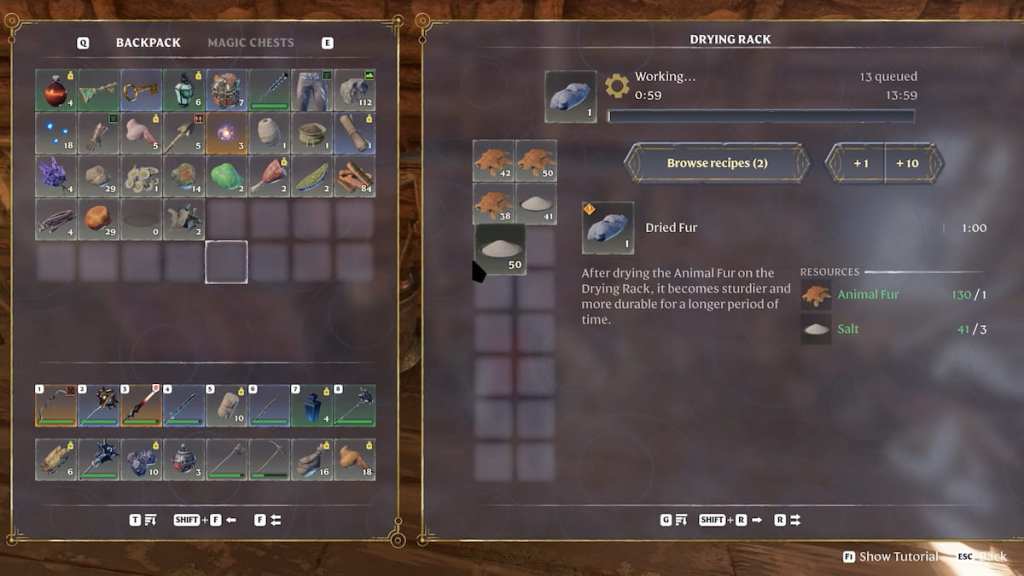Choose the blue trousers item slot

coord(312,90)
